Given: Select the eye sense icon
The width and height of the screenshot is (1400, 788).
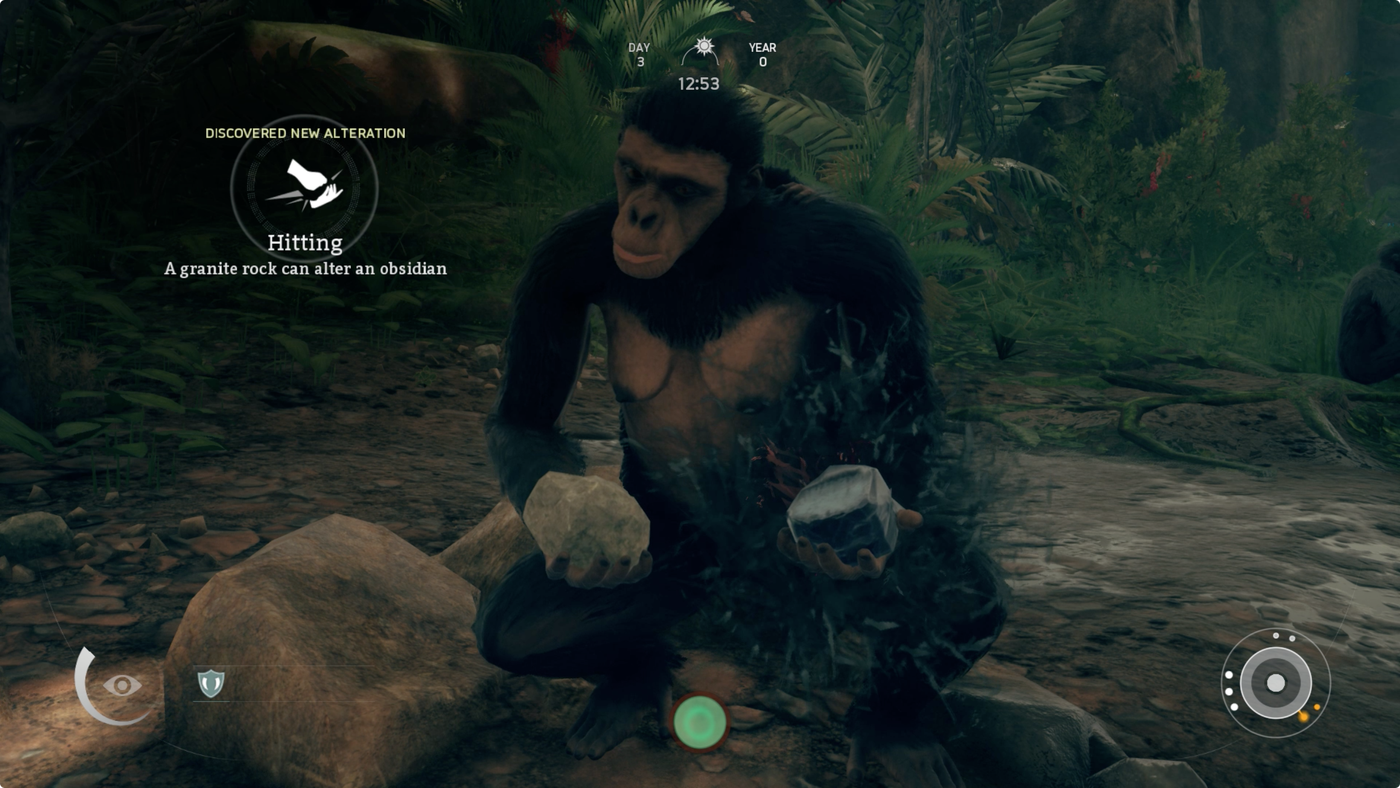Looking at the screenshot, I should (x=122, y=685).
